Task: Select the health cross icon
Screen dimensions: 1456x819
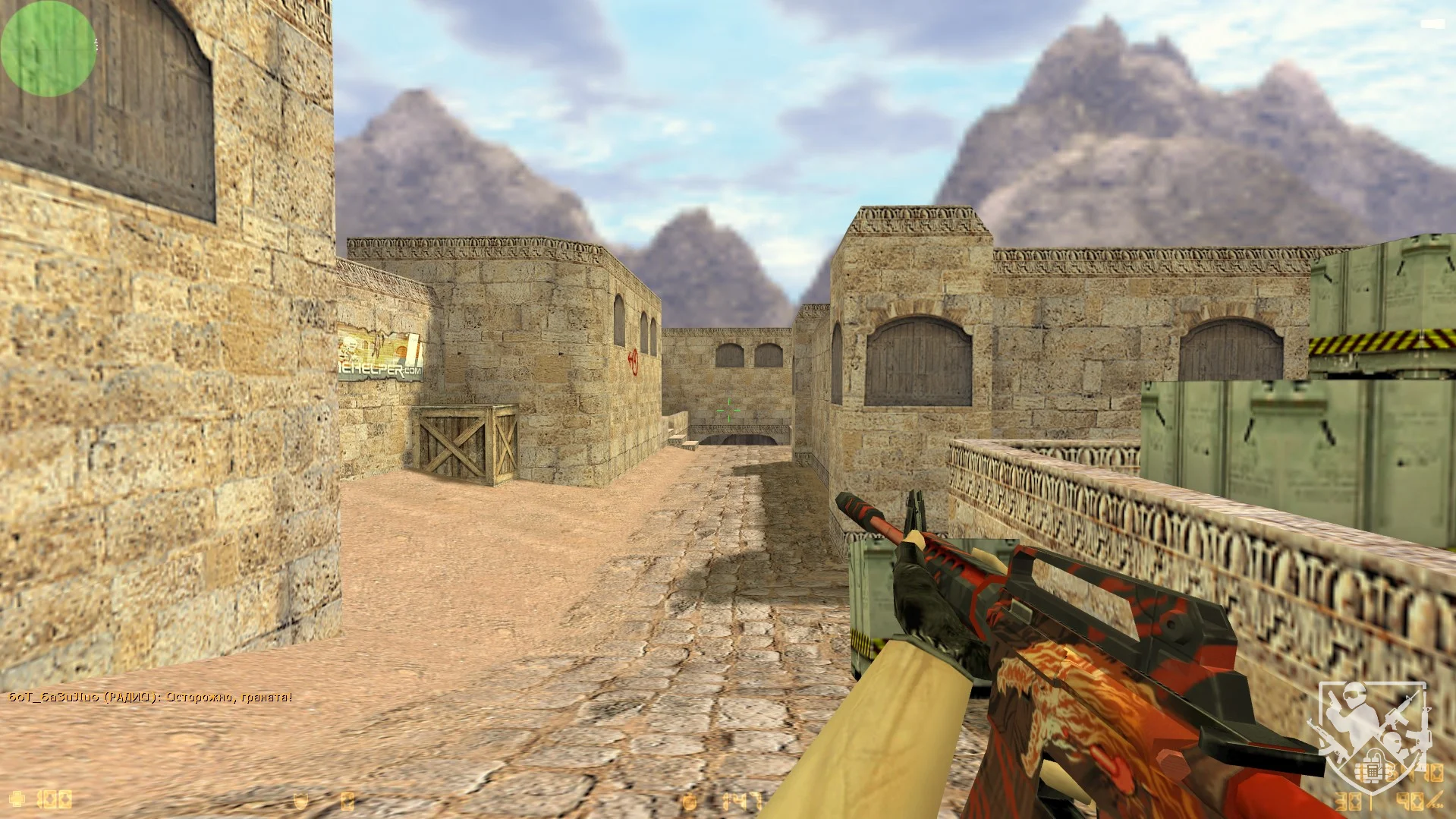Action: (x=17, y=799)
